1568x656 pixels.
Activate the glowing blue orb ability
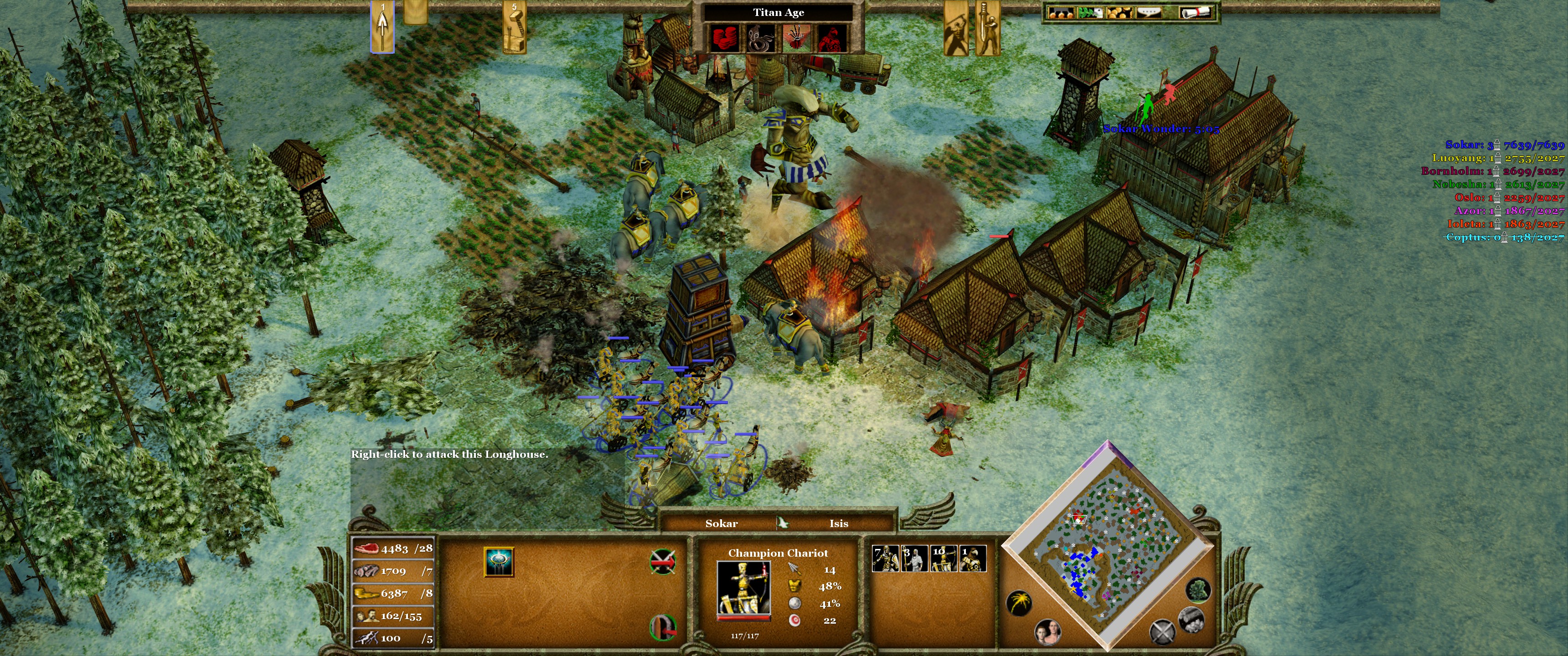coord(499,561)
